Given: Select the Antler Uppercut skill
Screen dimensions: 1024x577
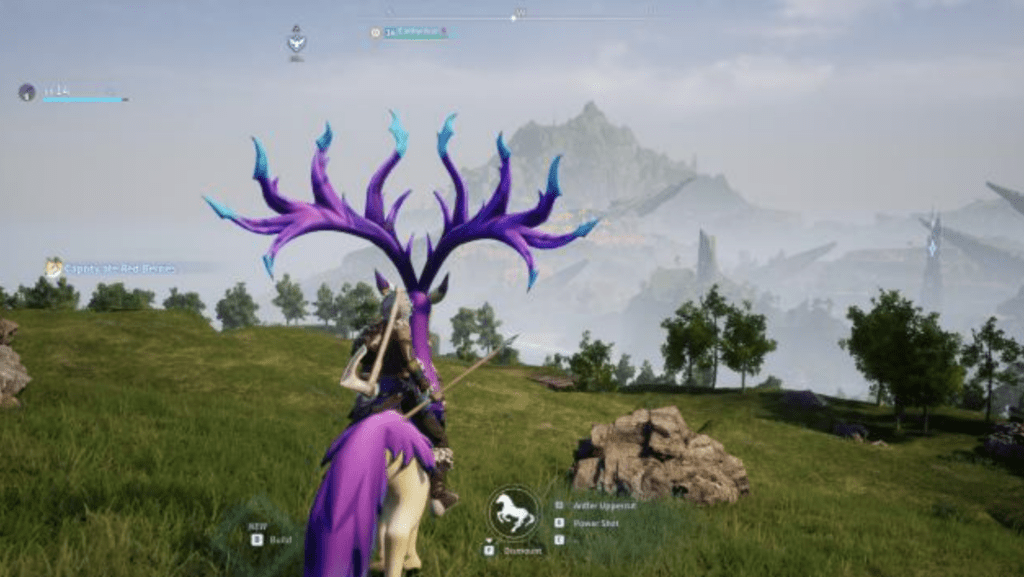Looking at the screenshot, I should tap(604, 506).
